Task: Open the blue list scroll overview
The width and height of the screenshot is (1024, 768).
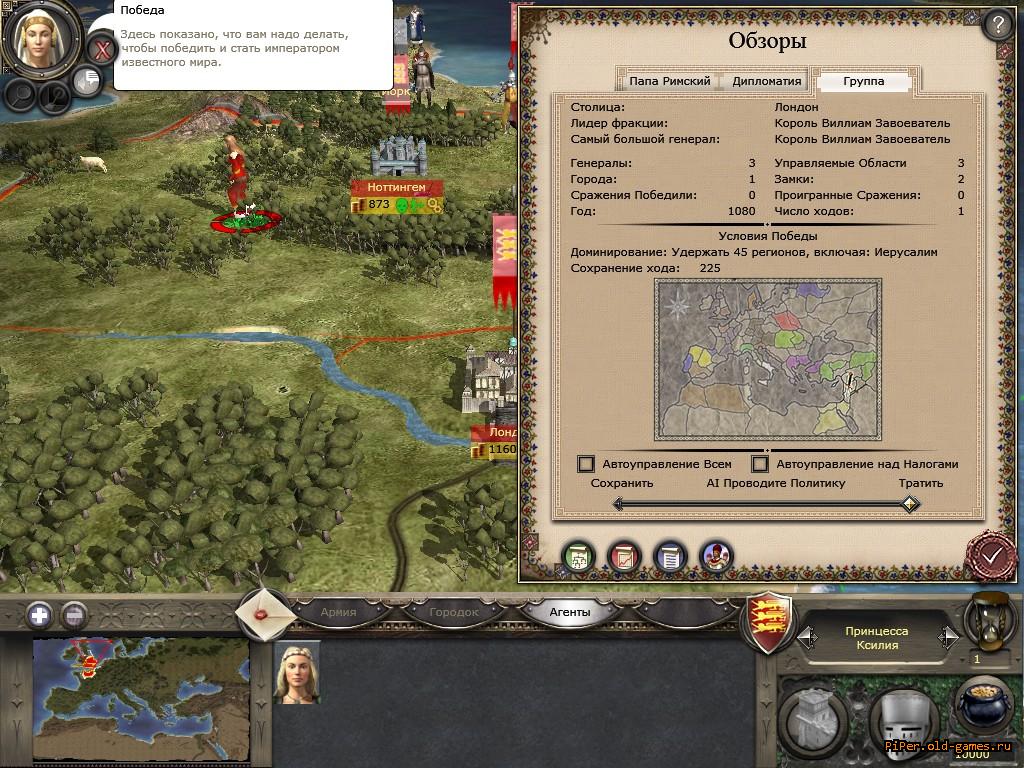Action: [x=669, y=556]
